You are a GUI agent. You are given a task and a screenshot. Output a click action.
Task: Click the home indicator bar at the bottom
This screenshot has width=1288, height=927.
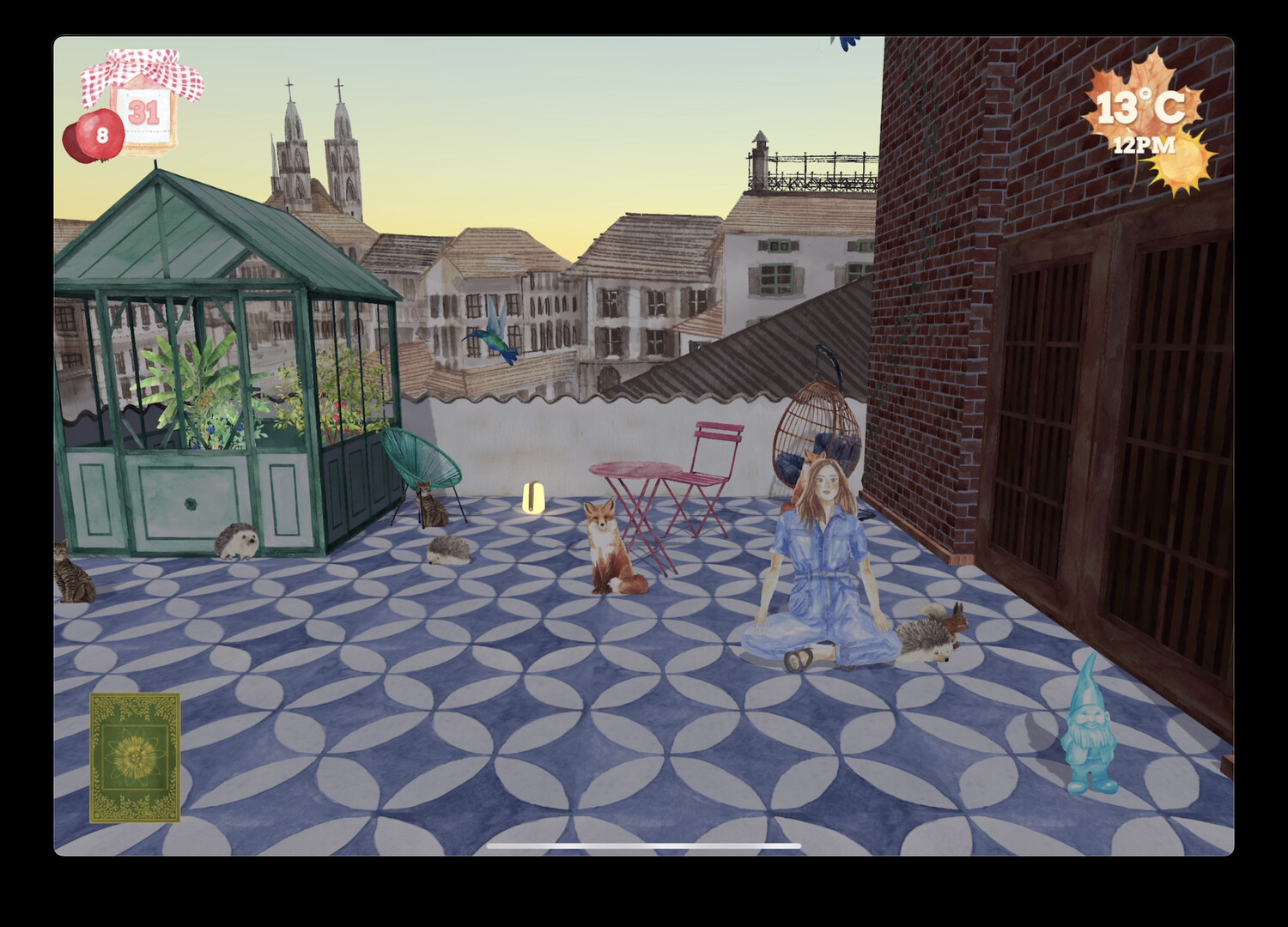click(x=644, y=845)
